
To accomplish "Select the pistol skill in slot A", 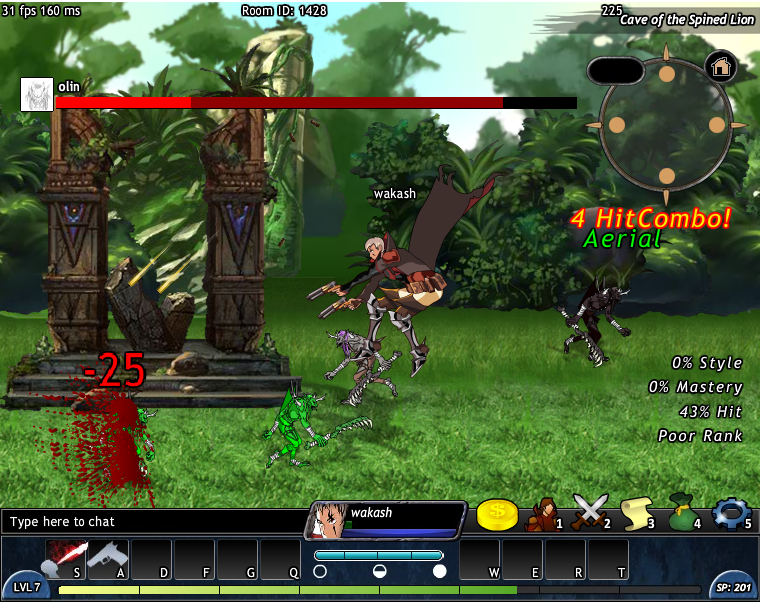I will [108, 558].
